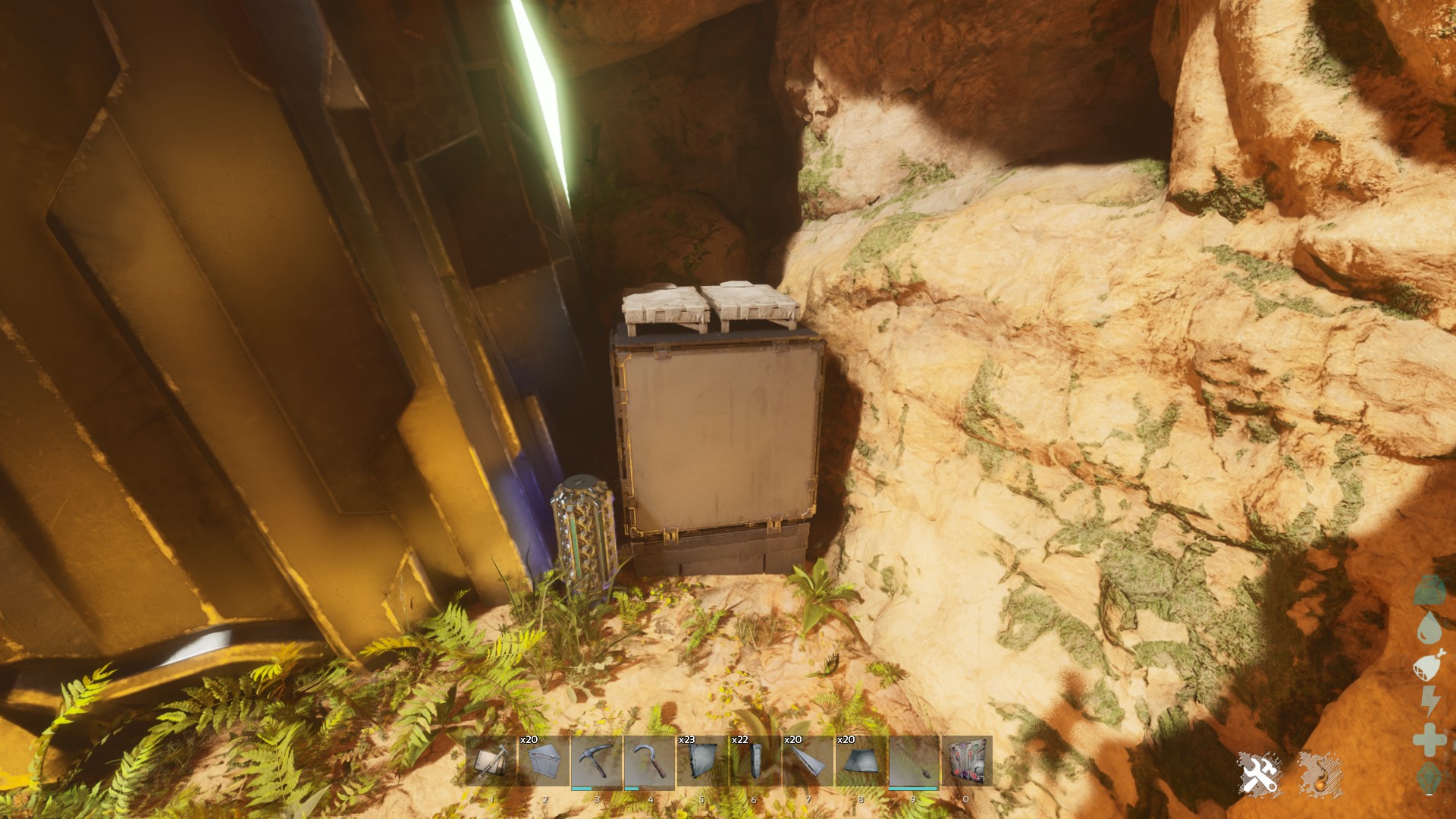Click the cyan durability bar under slot 9

point(912,788)
